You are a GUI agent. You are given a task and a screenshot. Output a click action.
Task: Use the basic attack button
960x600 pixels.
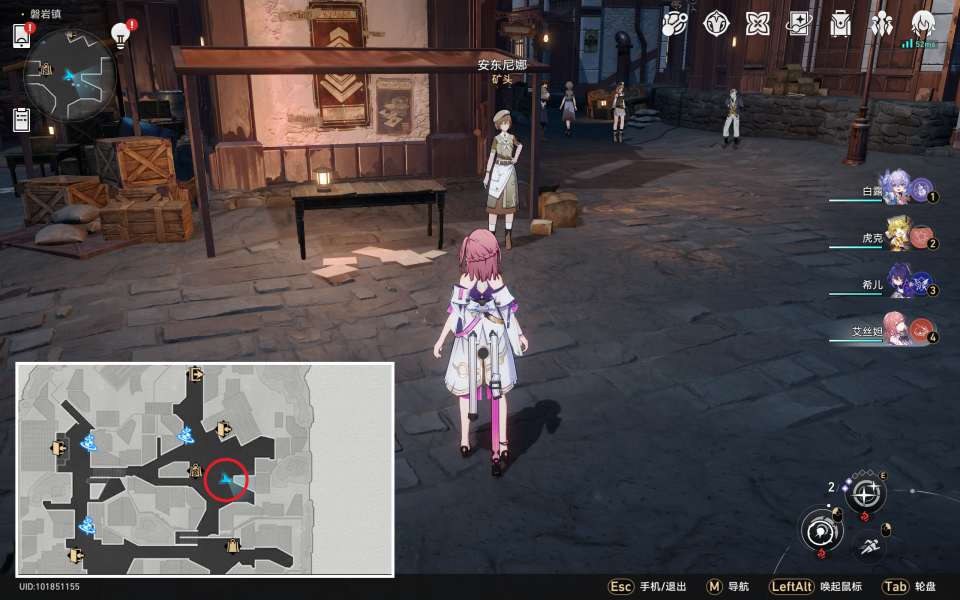[821, 528]
